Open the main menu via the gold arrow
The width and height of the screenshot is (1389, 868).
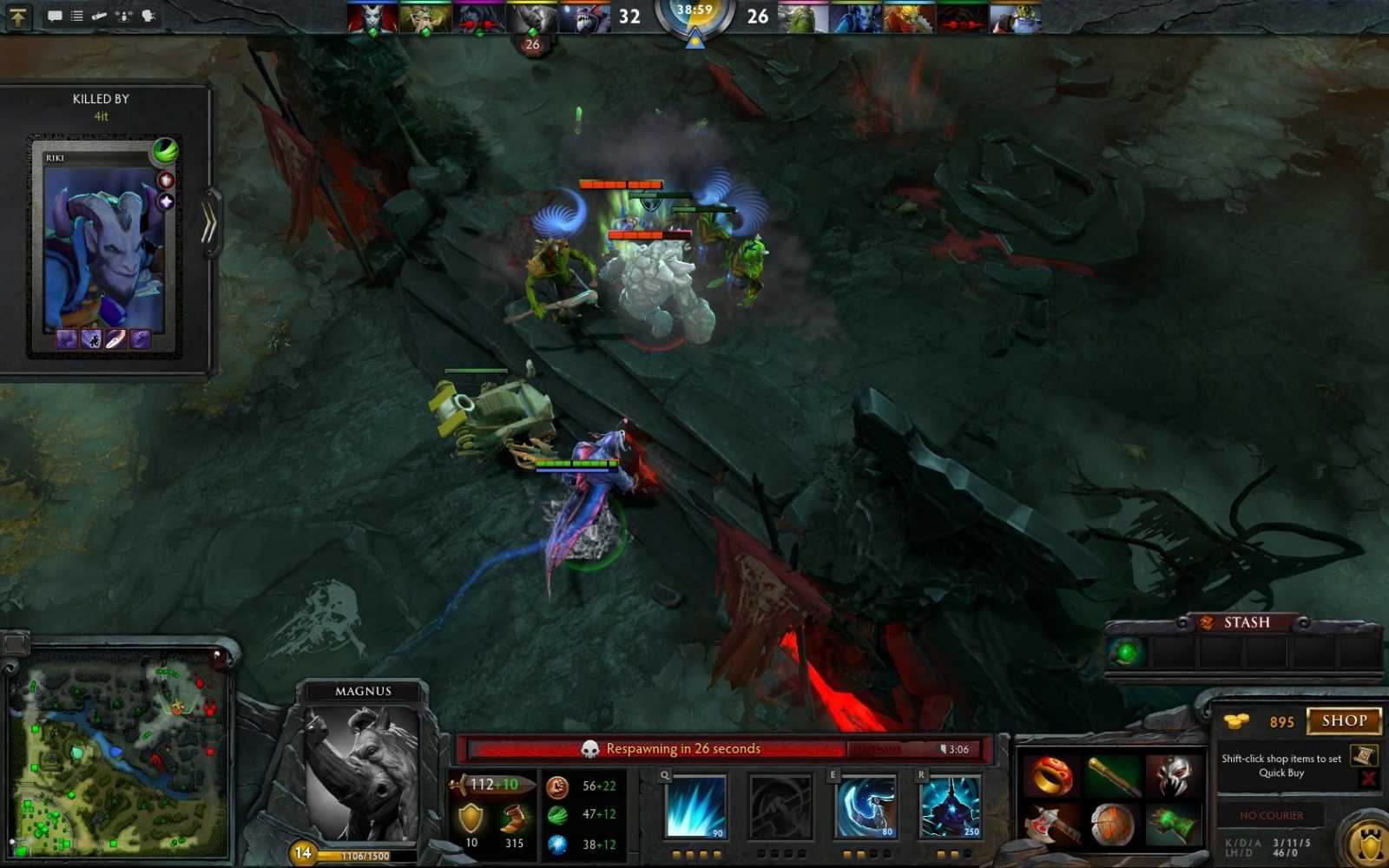point(17,17)
